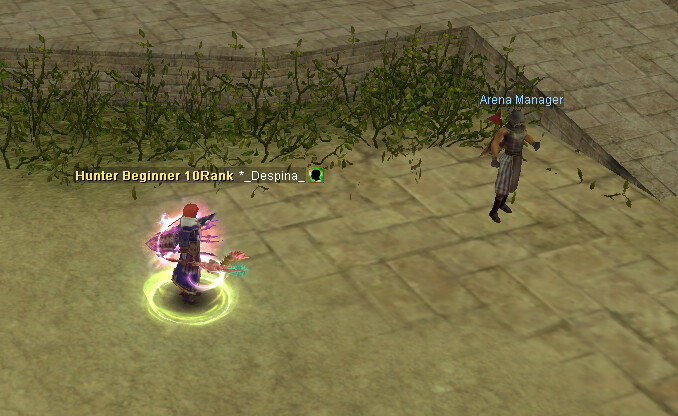The width and height of the screenshot is (678, 416).
Task: Select the Arena Manager name label
Action: coord(520,100)
